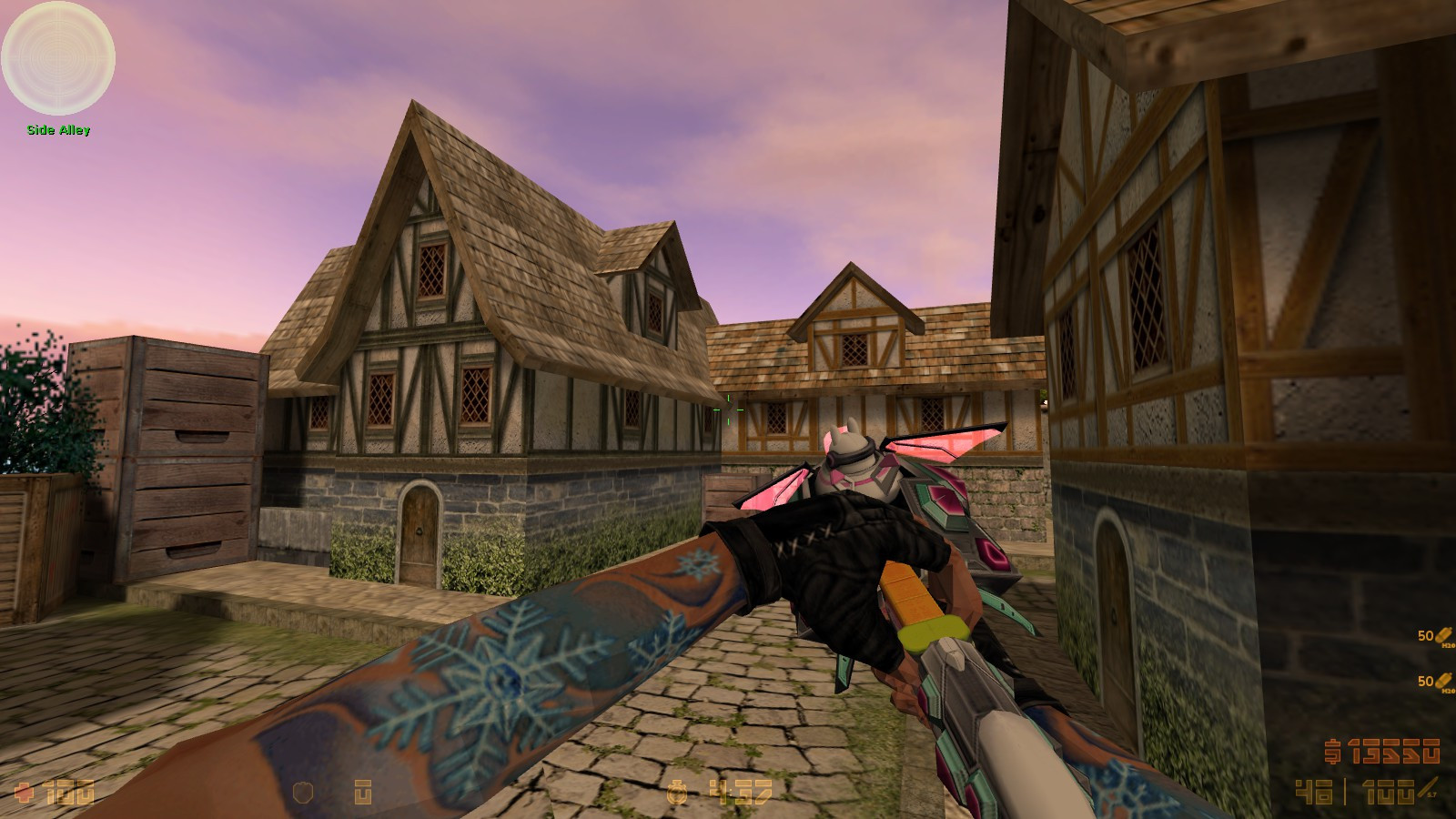Click the circular radar display
The image size is (1456, 819).
[59, 59]
